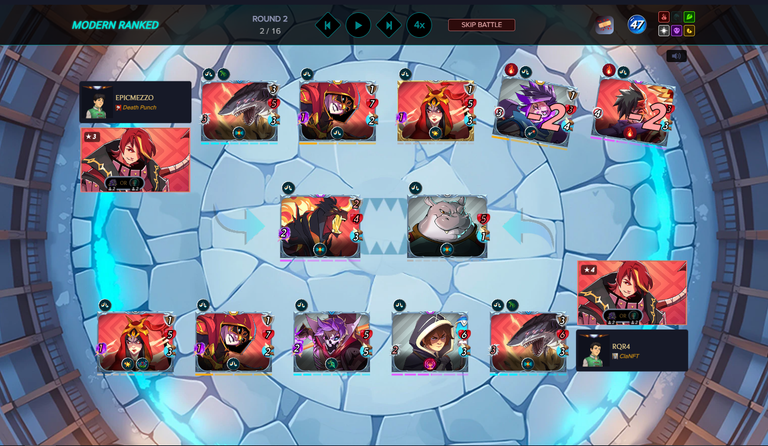Select the shark card beside RQR4's panel
768x446 pixels.
[x=528, y=342]
